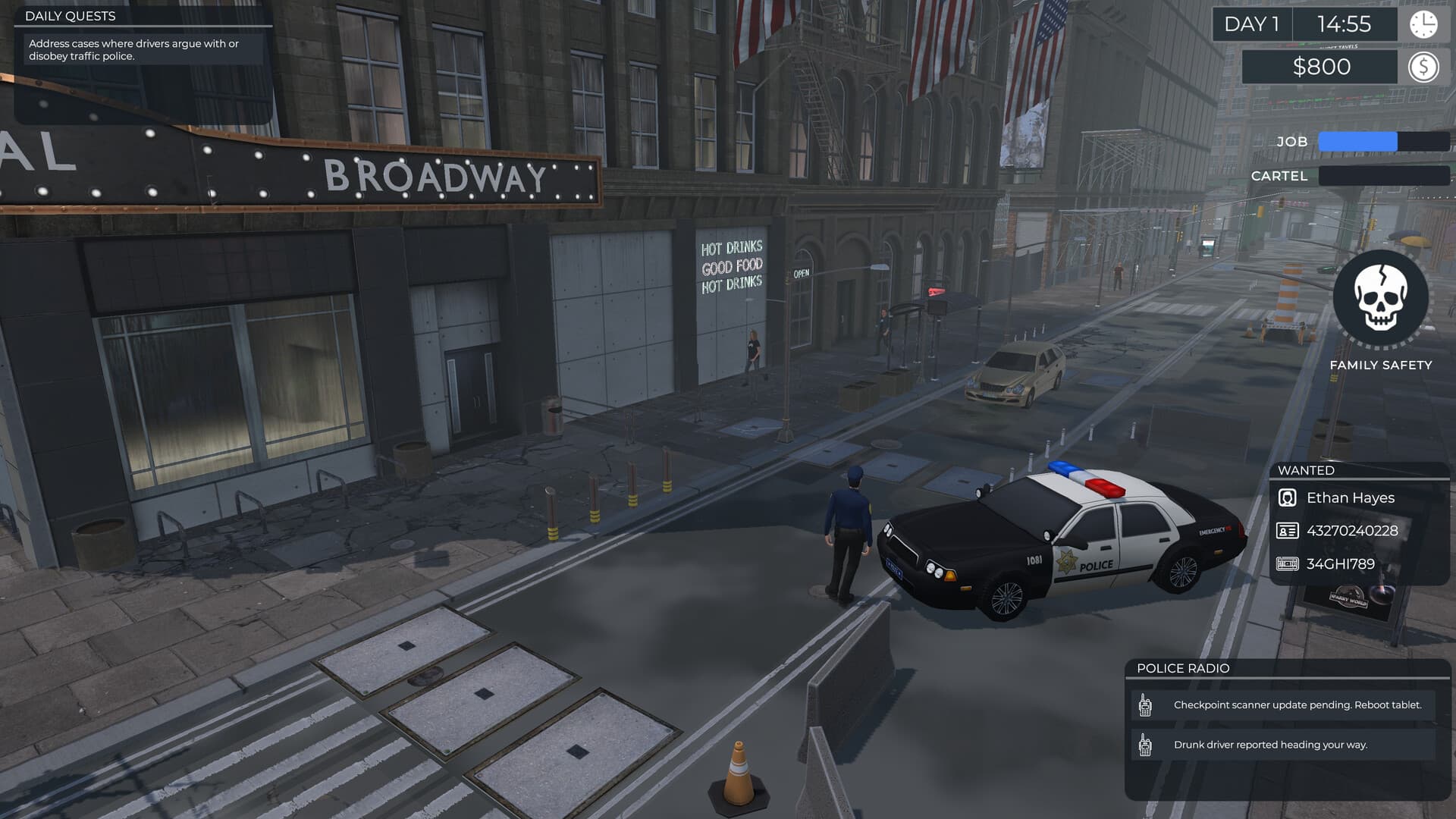Image resolution: width=1456 pixels, height=819 pixels.
Task: Click the walkie-talkie icon on the checkpoint scanner message
Action: (1145, 704)
